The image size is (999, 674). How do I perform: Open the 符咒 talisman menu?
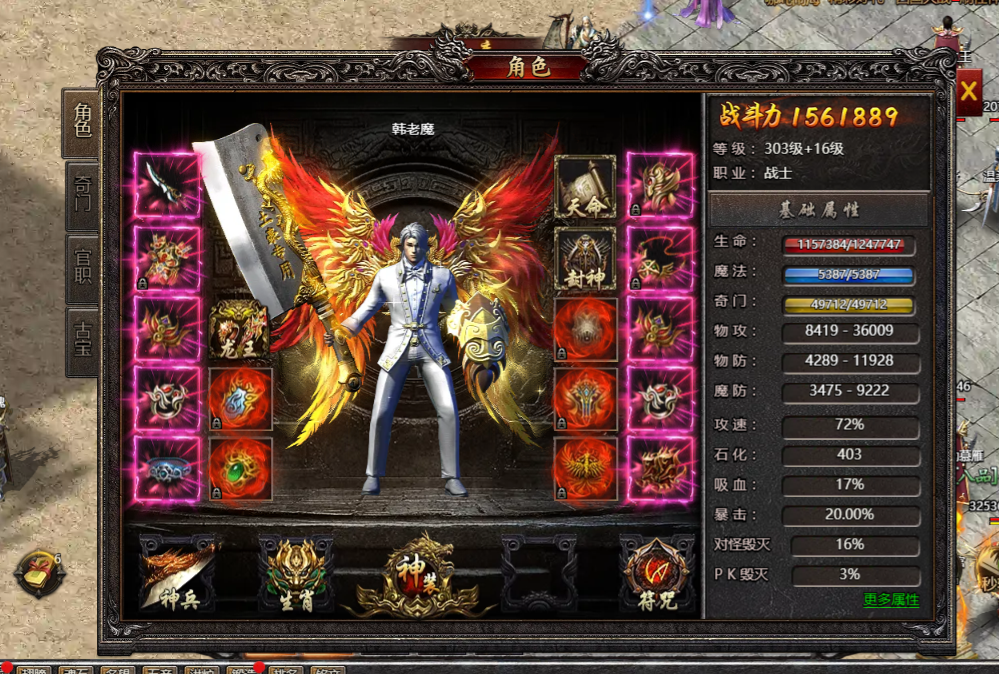(655, 573)
